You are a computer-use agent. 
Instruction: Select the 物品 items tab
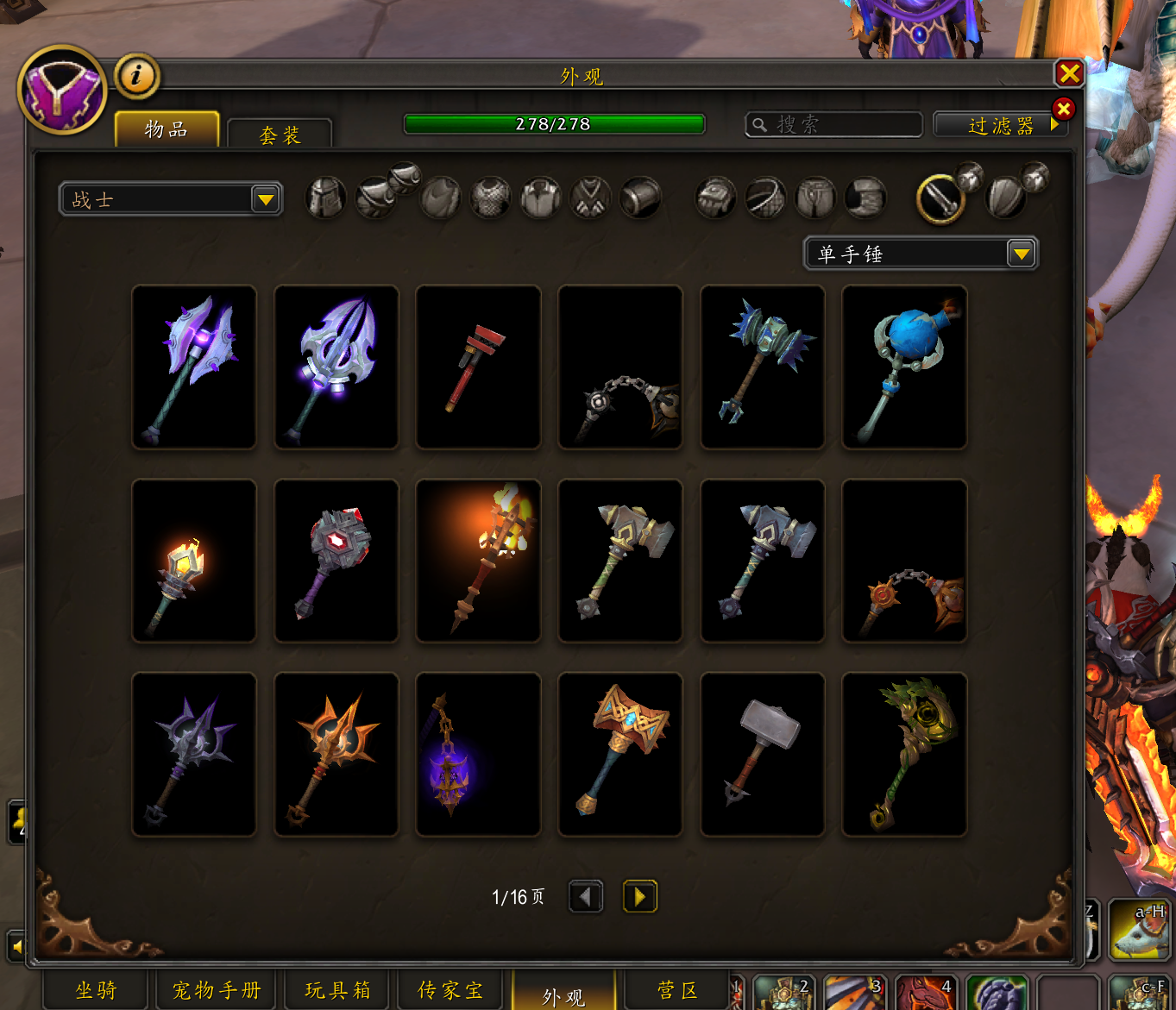click(167, 130)
